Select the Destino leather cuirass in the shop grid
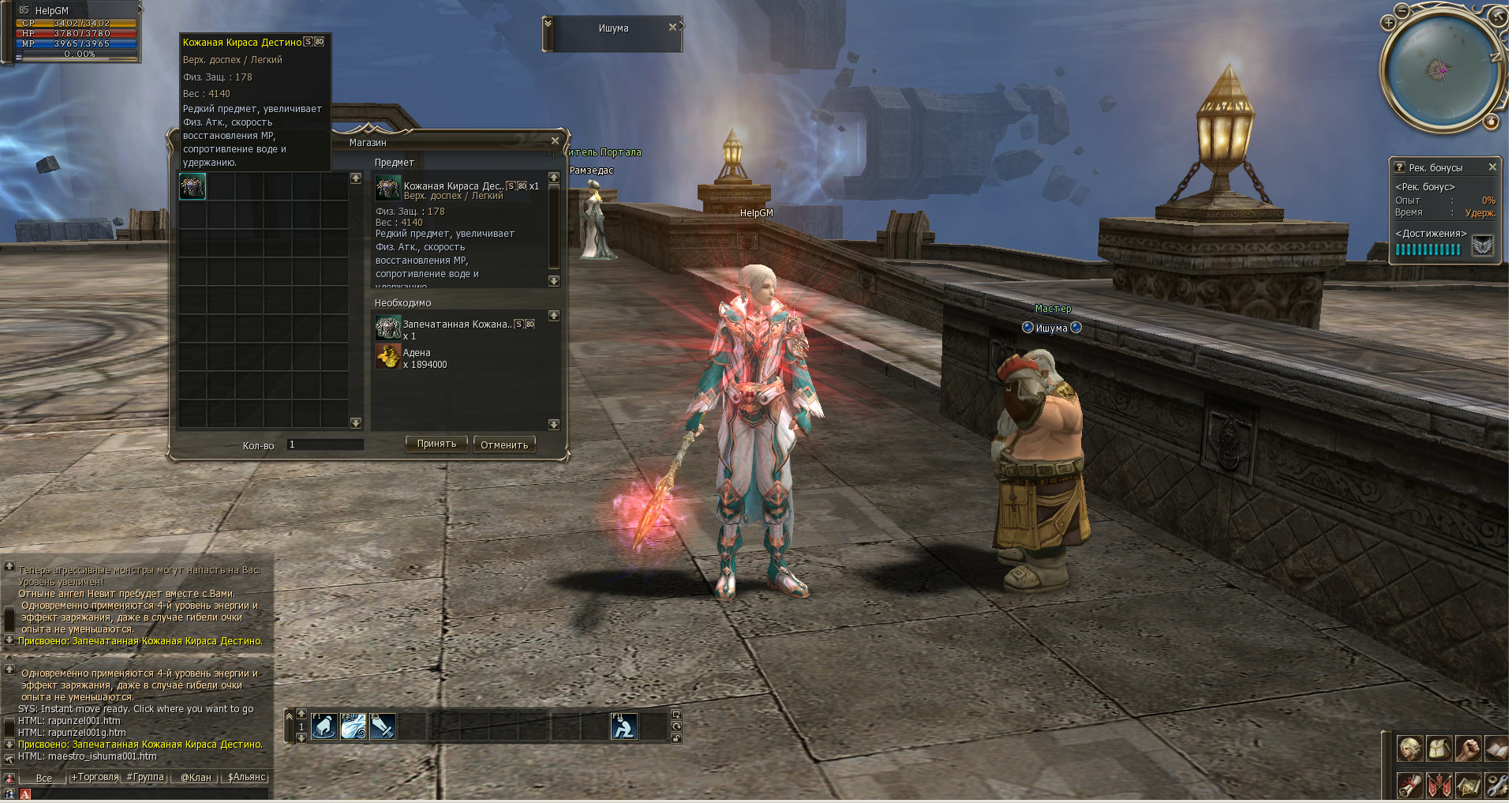The width and height of the screenshot is (1512, 803). click(x=193, y=186)
